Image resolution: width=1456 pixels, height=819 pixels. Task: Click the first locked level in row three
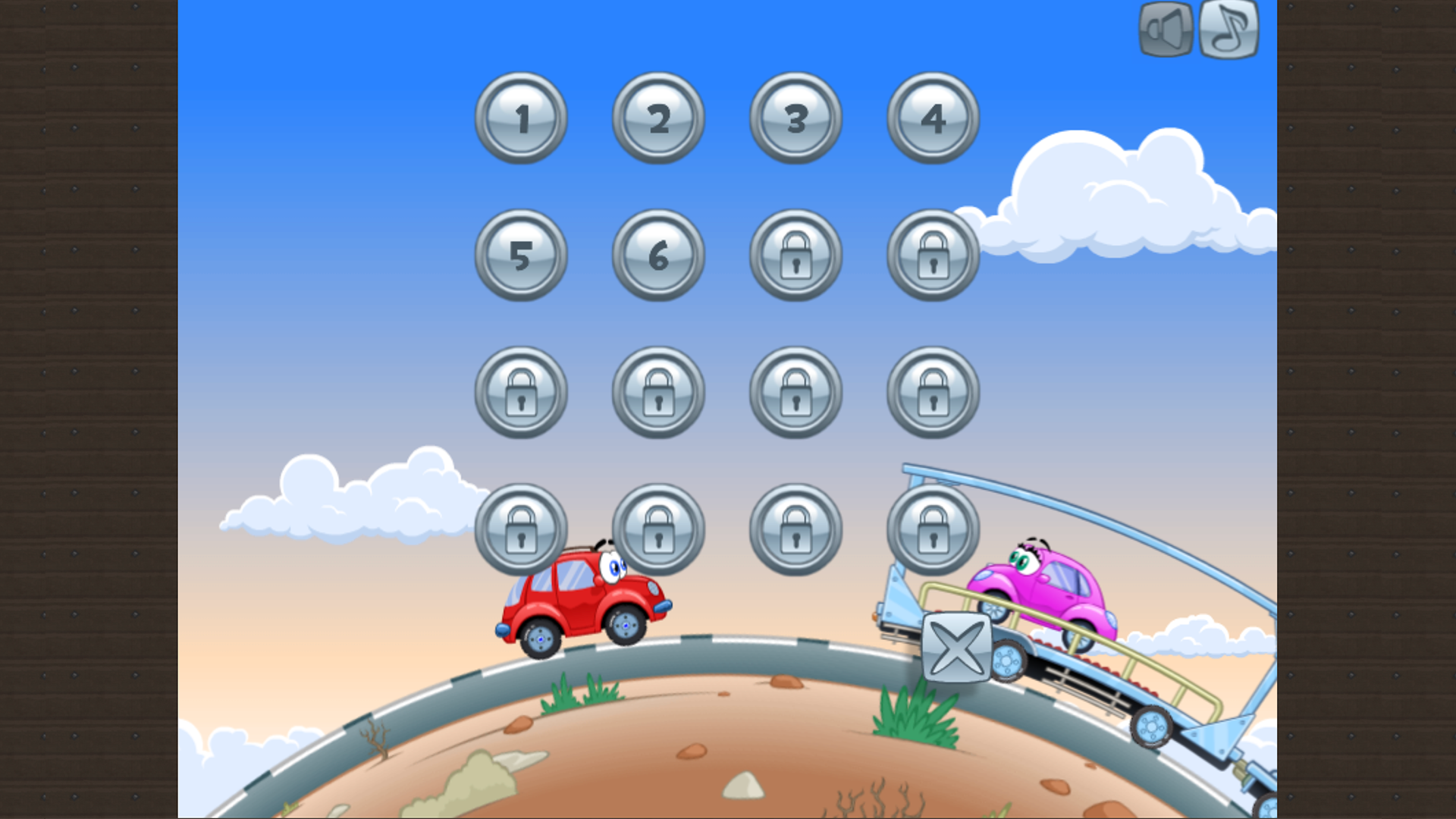[520, 391]
